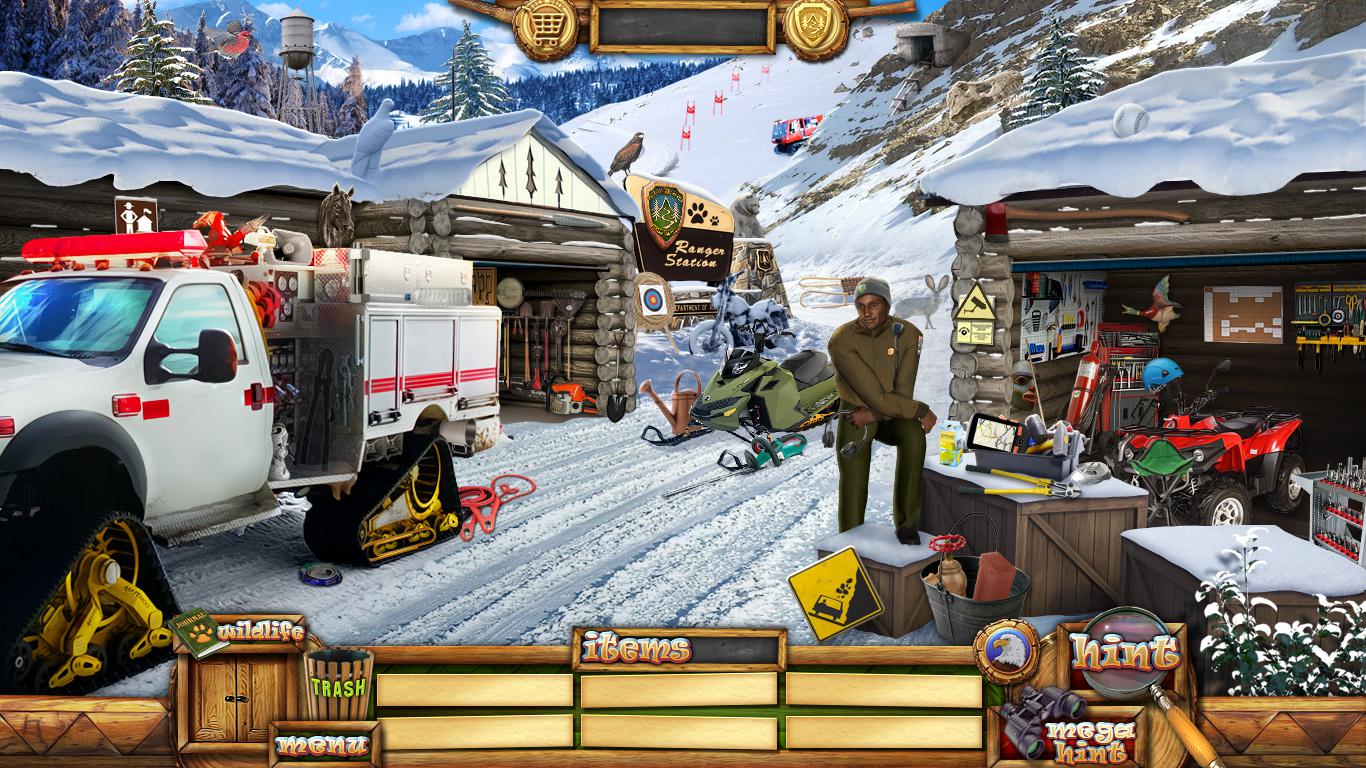Open the shop cart button
The width and height of the screenshot is (1366, 768).
[546, 25]
